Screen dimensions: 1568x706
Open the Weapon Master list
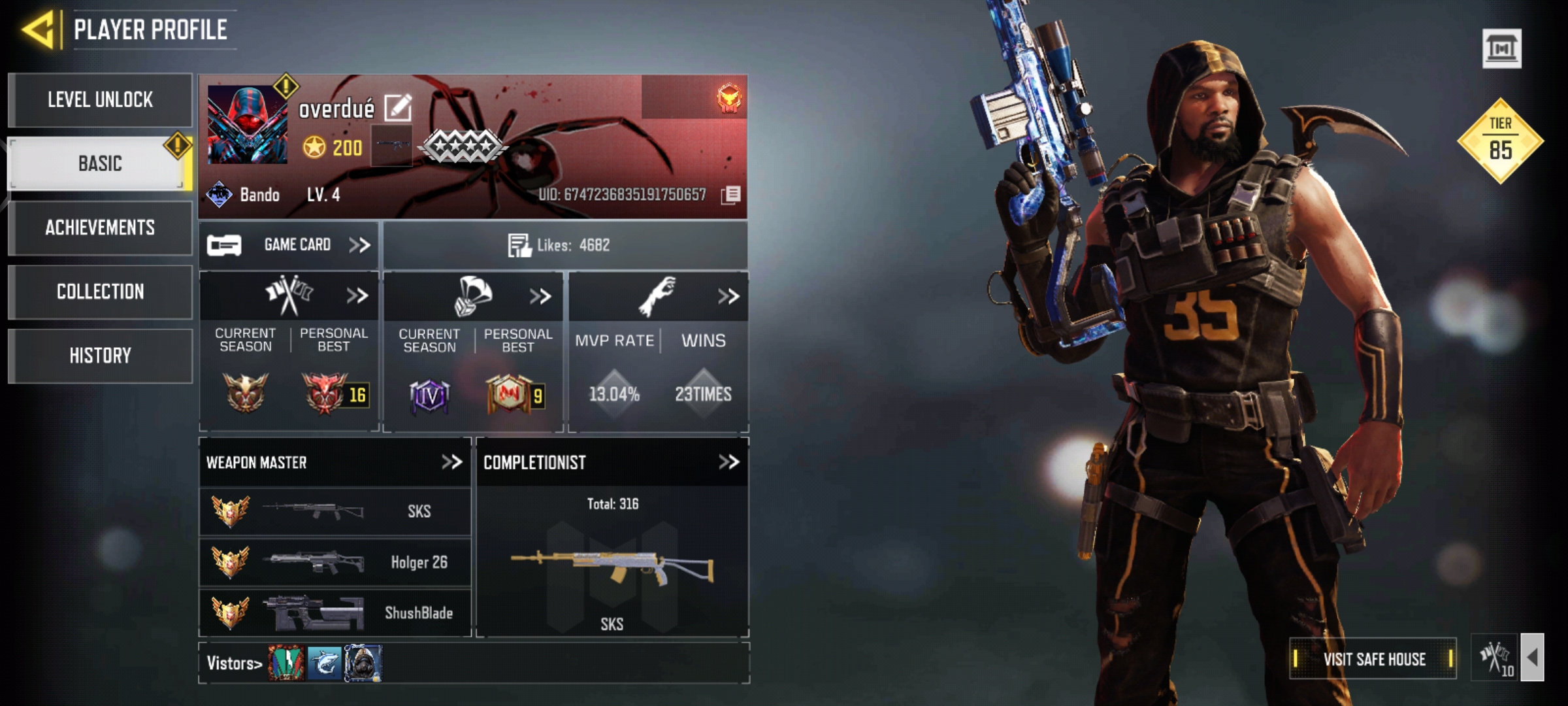pos(451,462)
